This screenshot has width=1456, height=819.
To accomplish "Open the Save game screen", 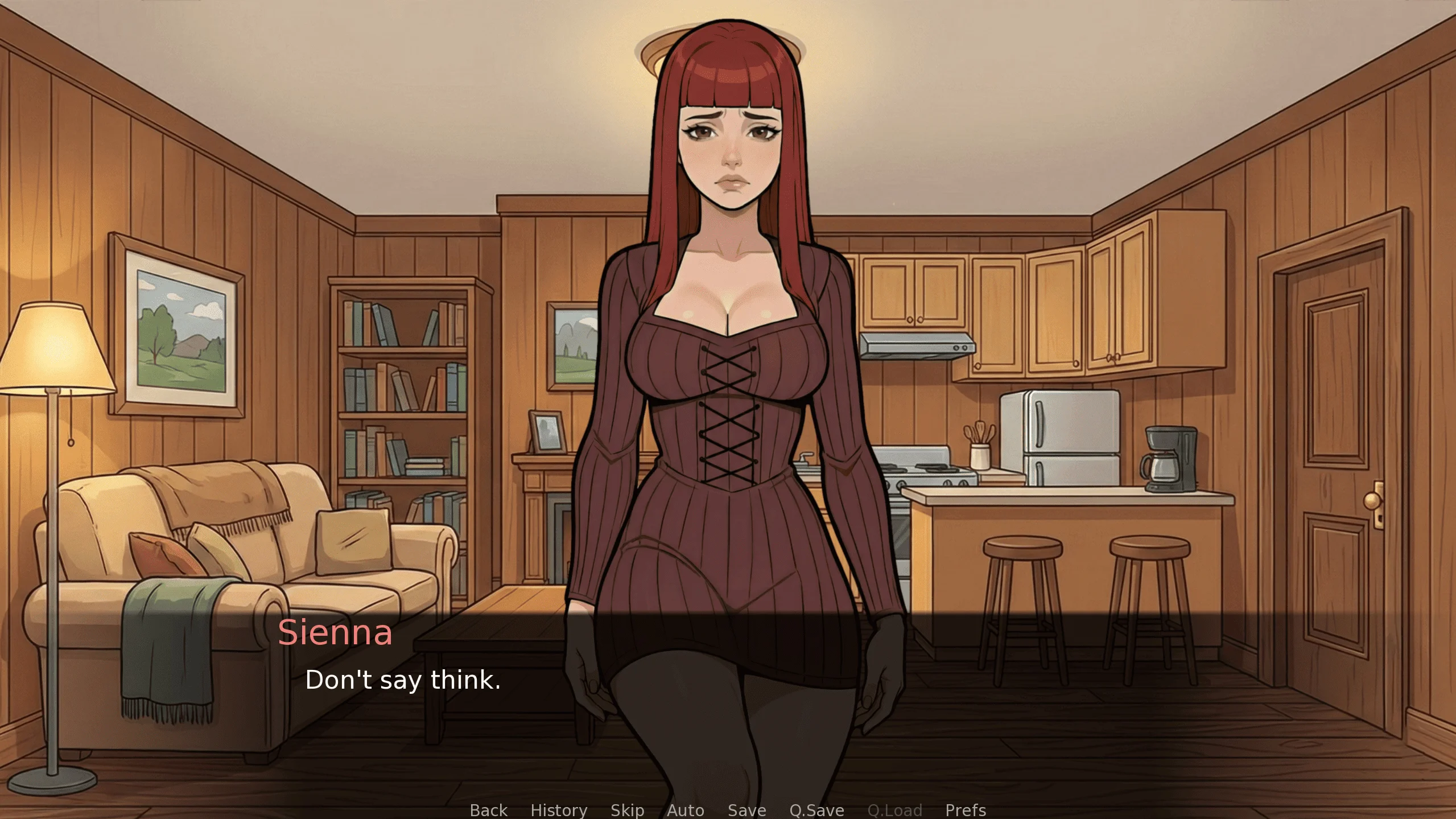I will (x=746, y=809).
